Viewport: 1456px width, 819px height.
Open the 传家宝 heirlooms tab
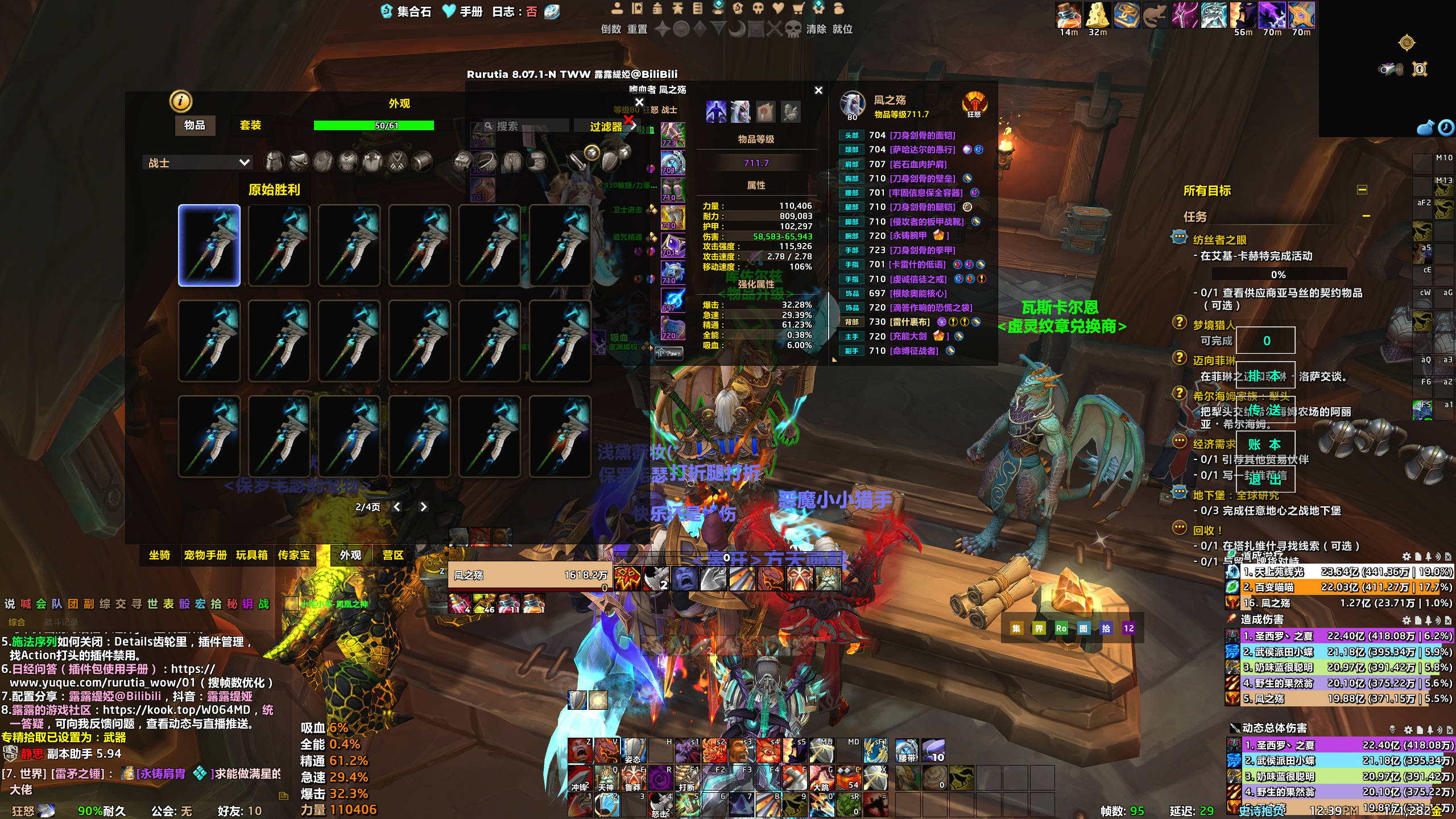pos(294,555)
